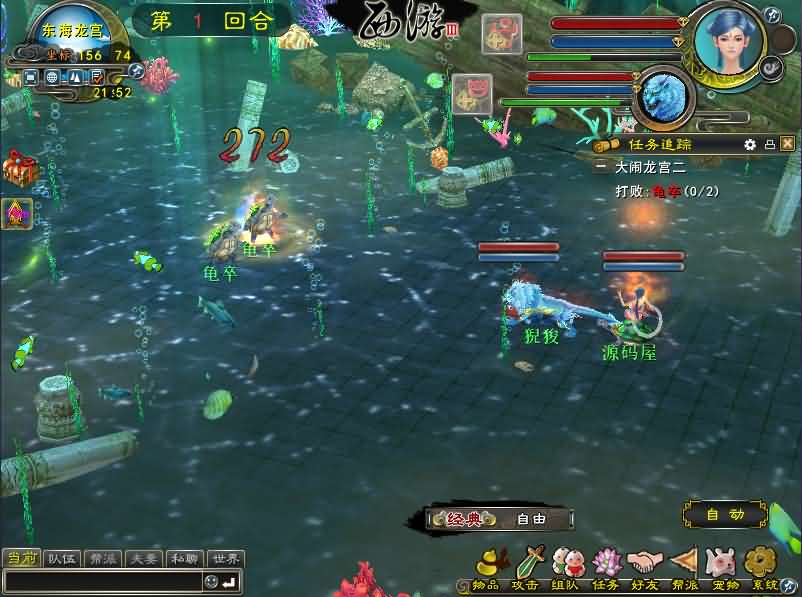Image resolution: width=802 pixels, height=597 pixels.
Task: Open the 帮派 guild flag icon
Action: (x=683, y=563)
